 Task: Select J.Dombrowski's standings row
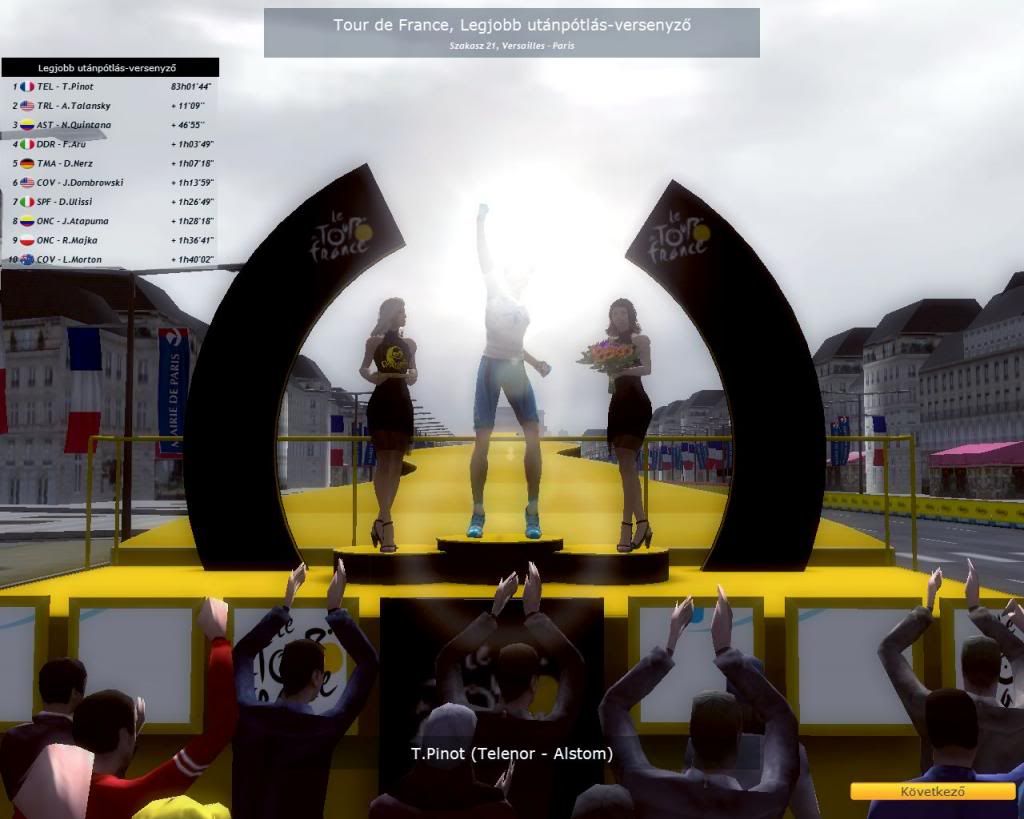coord(110,183)
